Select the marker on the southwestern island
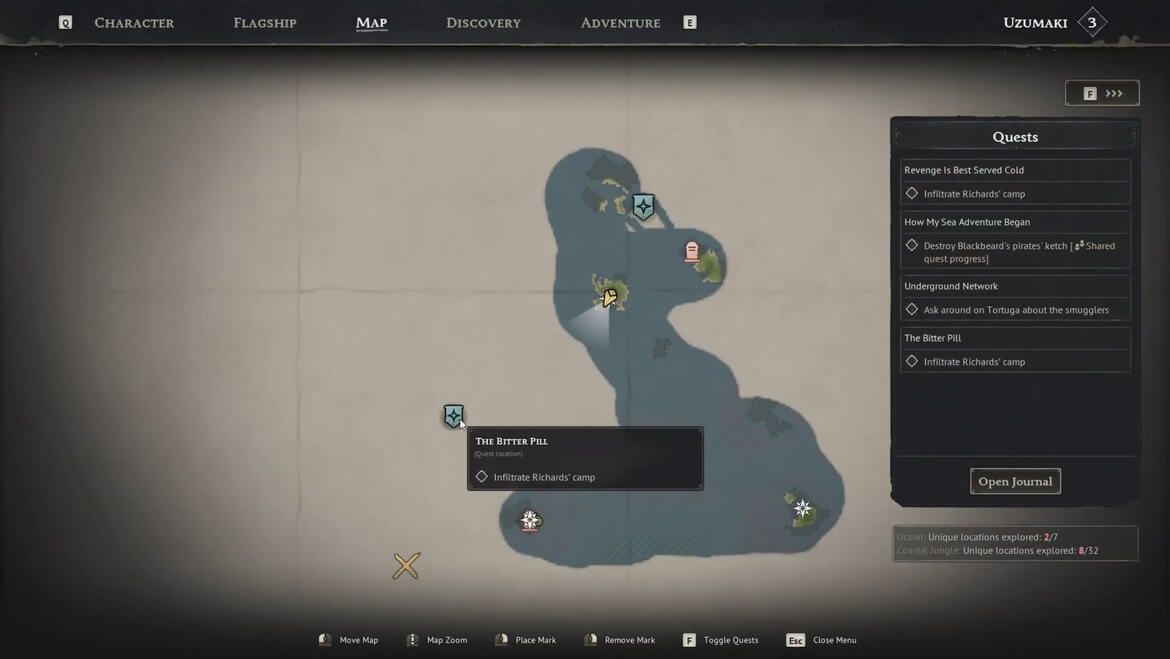The image size is (1170, 659). point(530,520)
